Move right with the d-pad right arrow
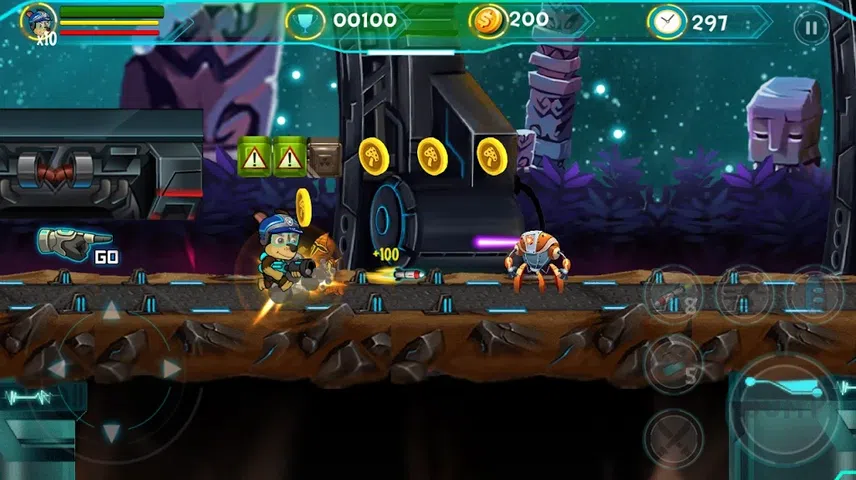The image size is (856, 480). [x=170, y=369]
